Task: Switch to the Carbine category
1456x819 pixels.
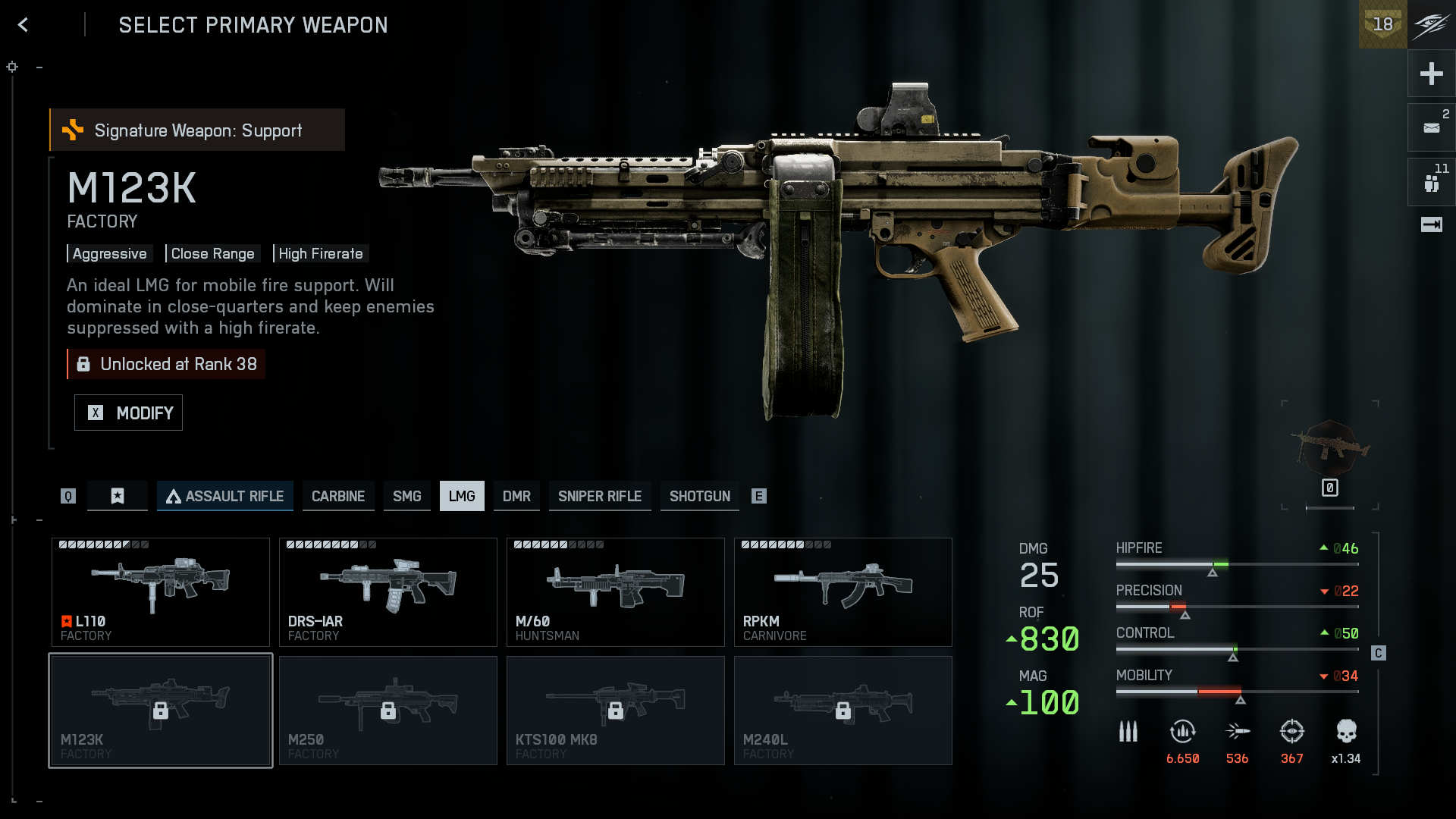Action: (338, 496)
